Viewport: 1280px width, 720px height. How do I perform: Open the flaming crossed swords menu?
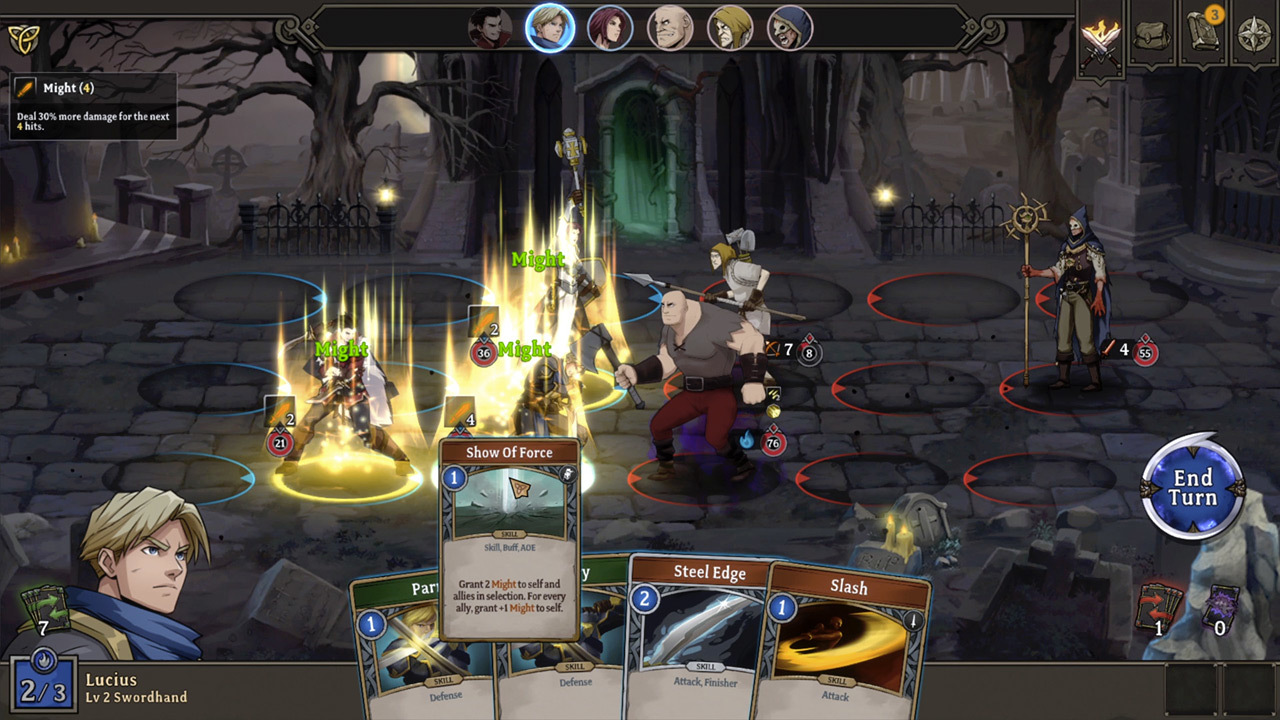1101,38
